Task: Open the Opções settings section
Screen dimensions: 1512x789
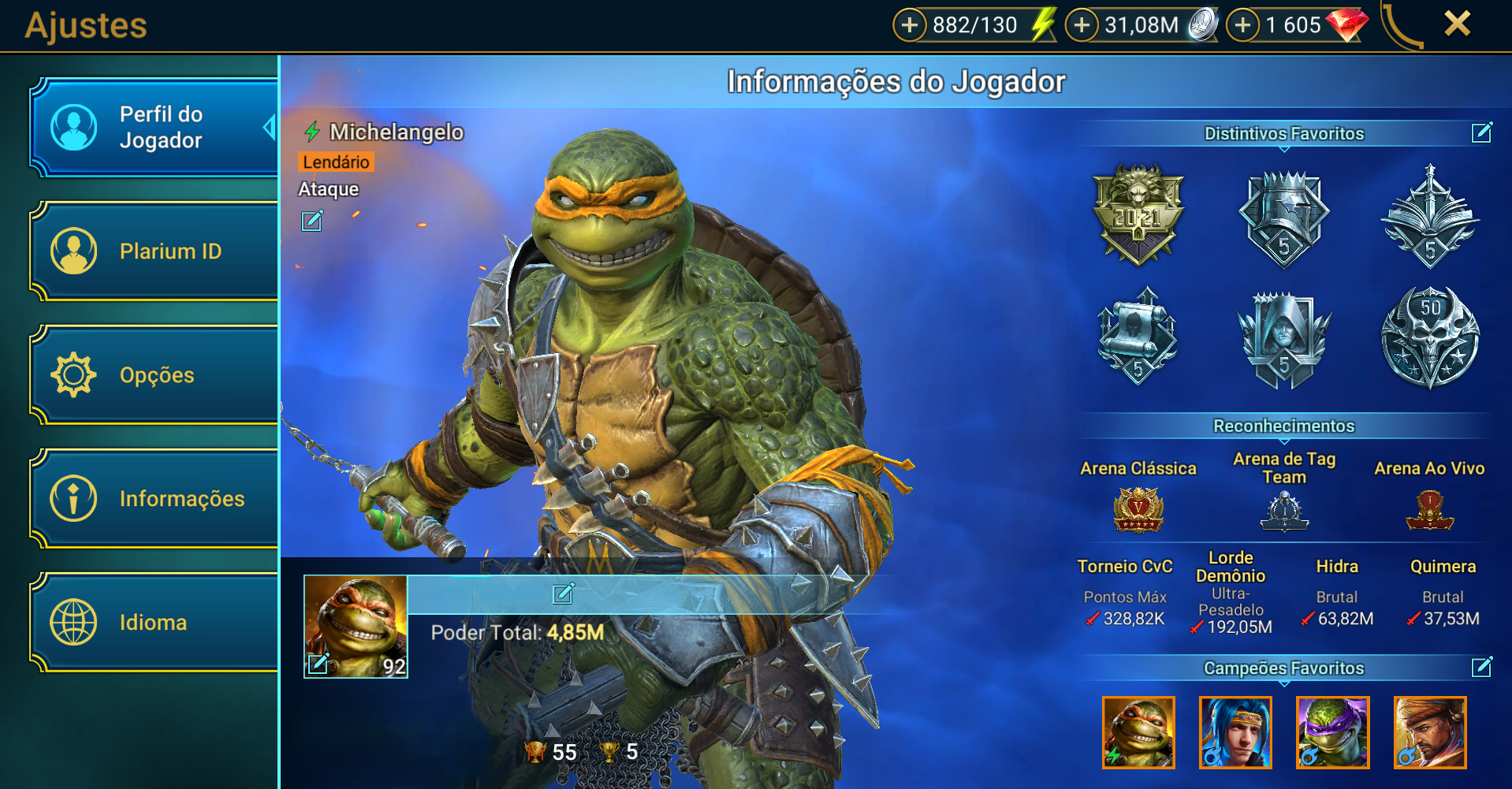Action: coord(155,375)
